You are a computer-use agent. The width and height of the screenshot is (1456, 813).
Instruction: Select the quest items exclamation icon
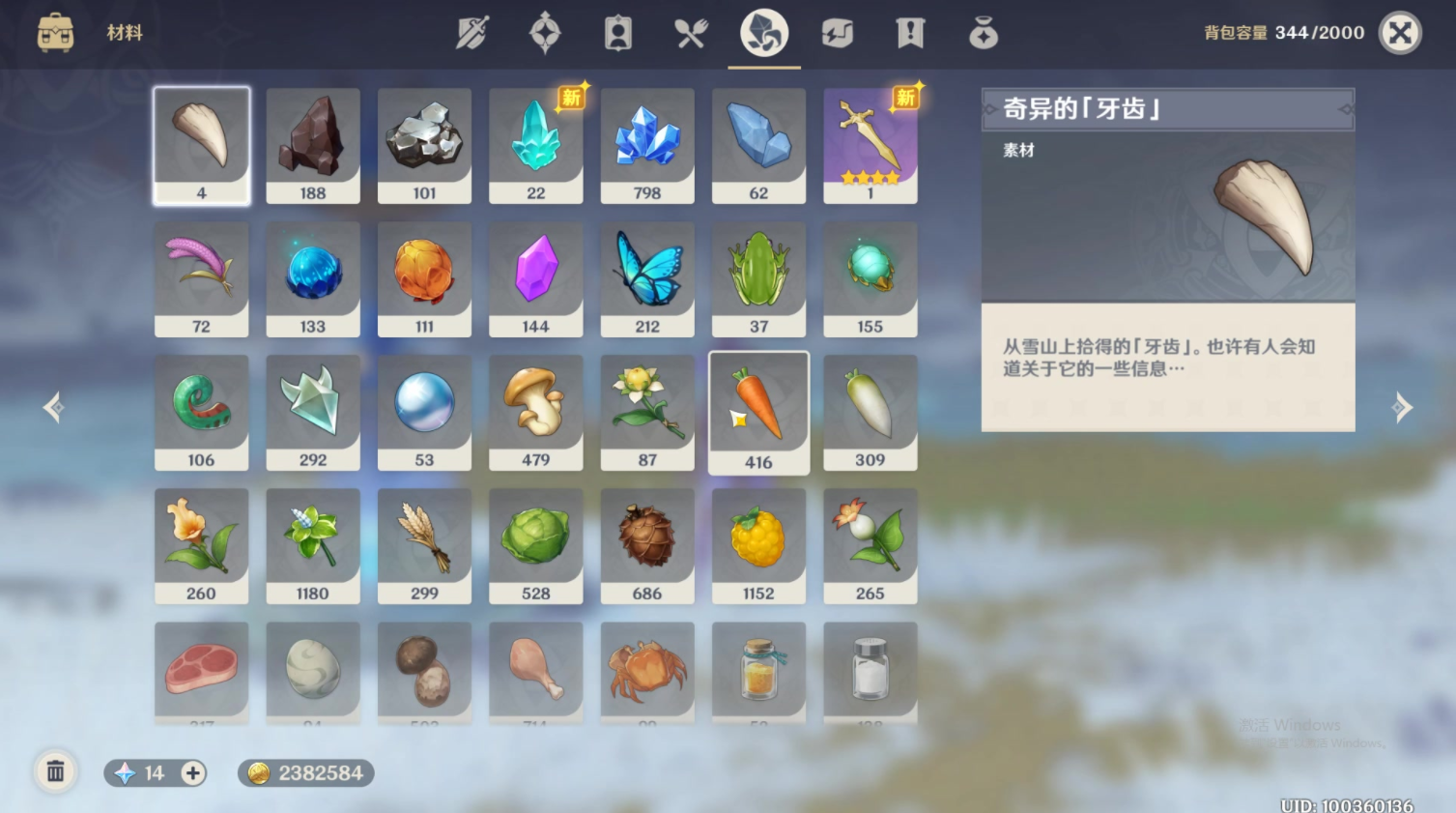tap(909, 32)
